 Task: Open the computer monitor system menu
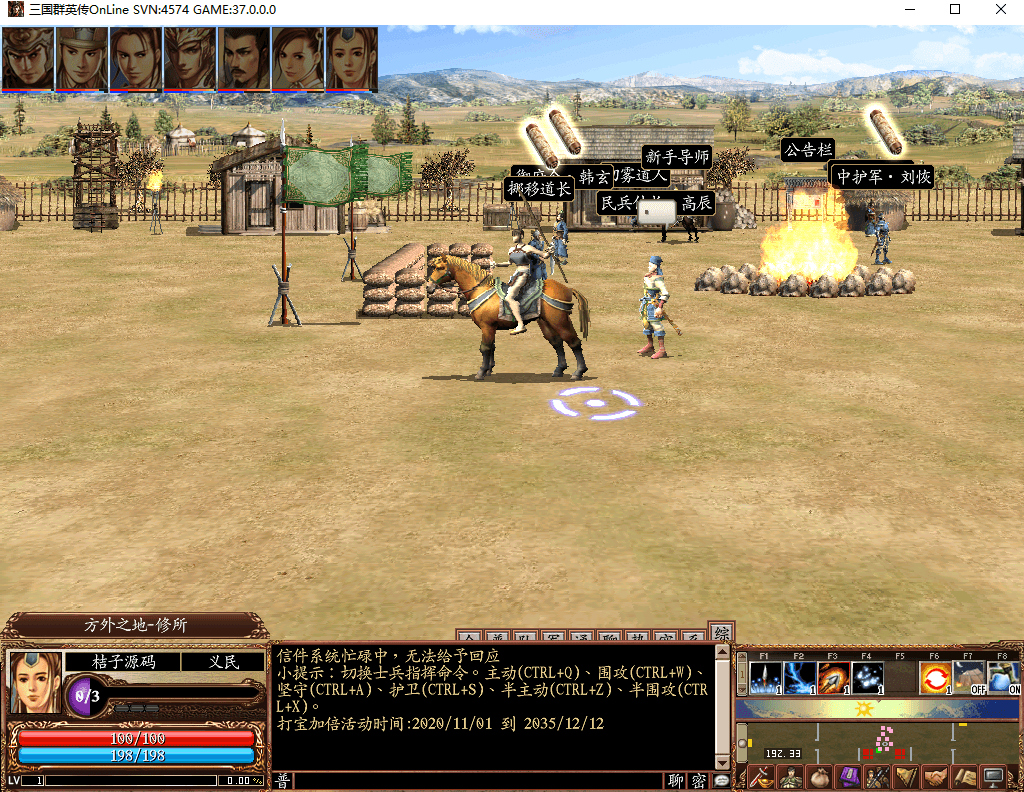coord(994,777)
